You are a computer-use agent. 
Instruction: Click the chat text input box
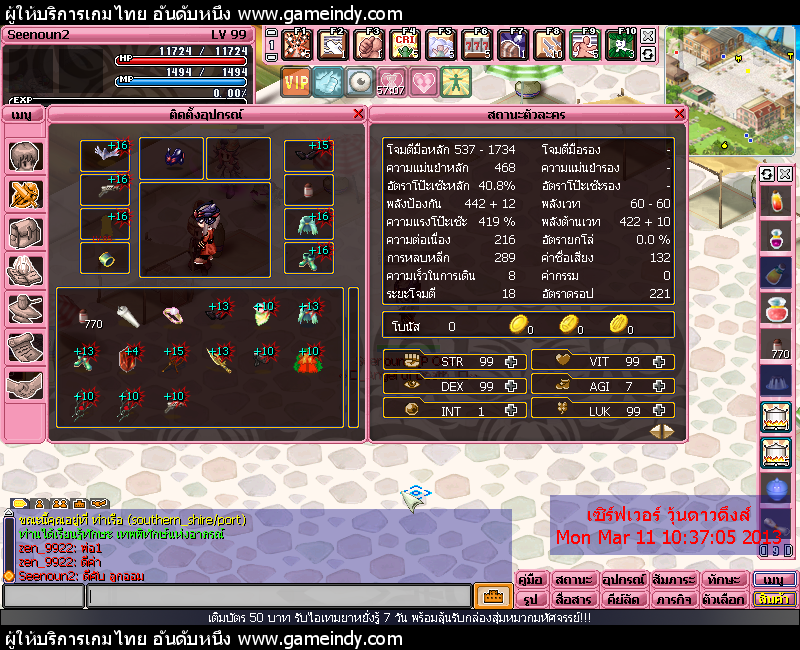click(278, 597)
